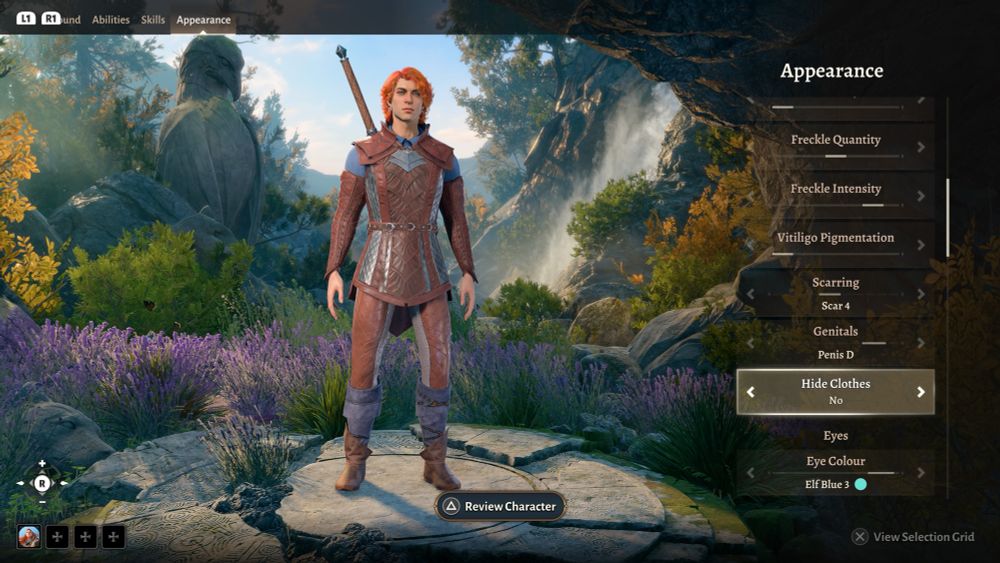
Task: Switch to the Abilities tab
Action: 110,19
